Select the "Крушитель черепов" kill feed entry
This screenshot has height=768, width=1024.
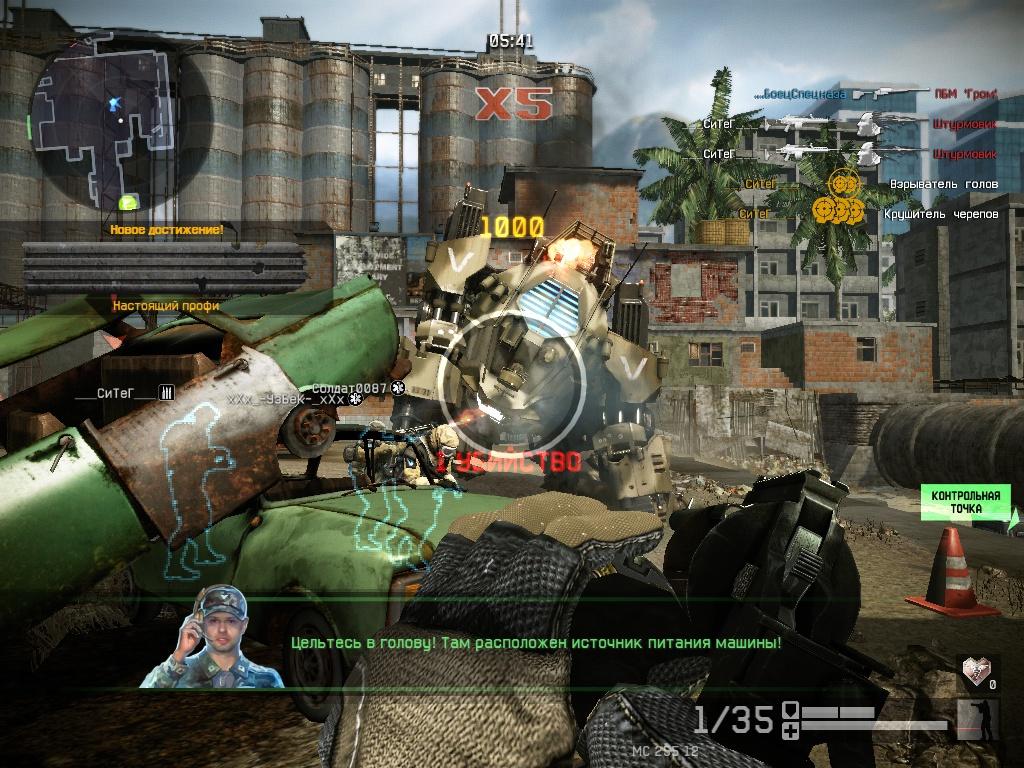tap(940, 213)
